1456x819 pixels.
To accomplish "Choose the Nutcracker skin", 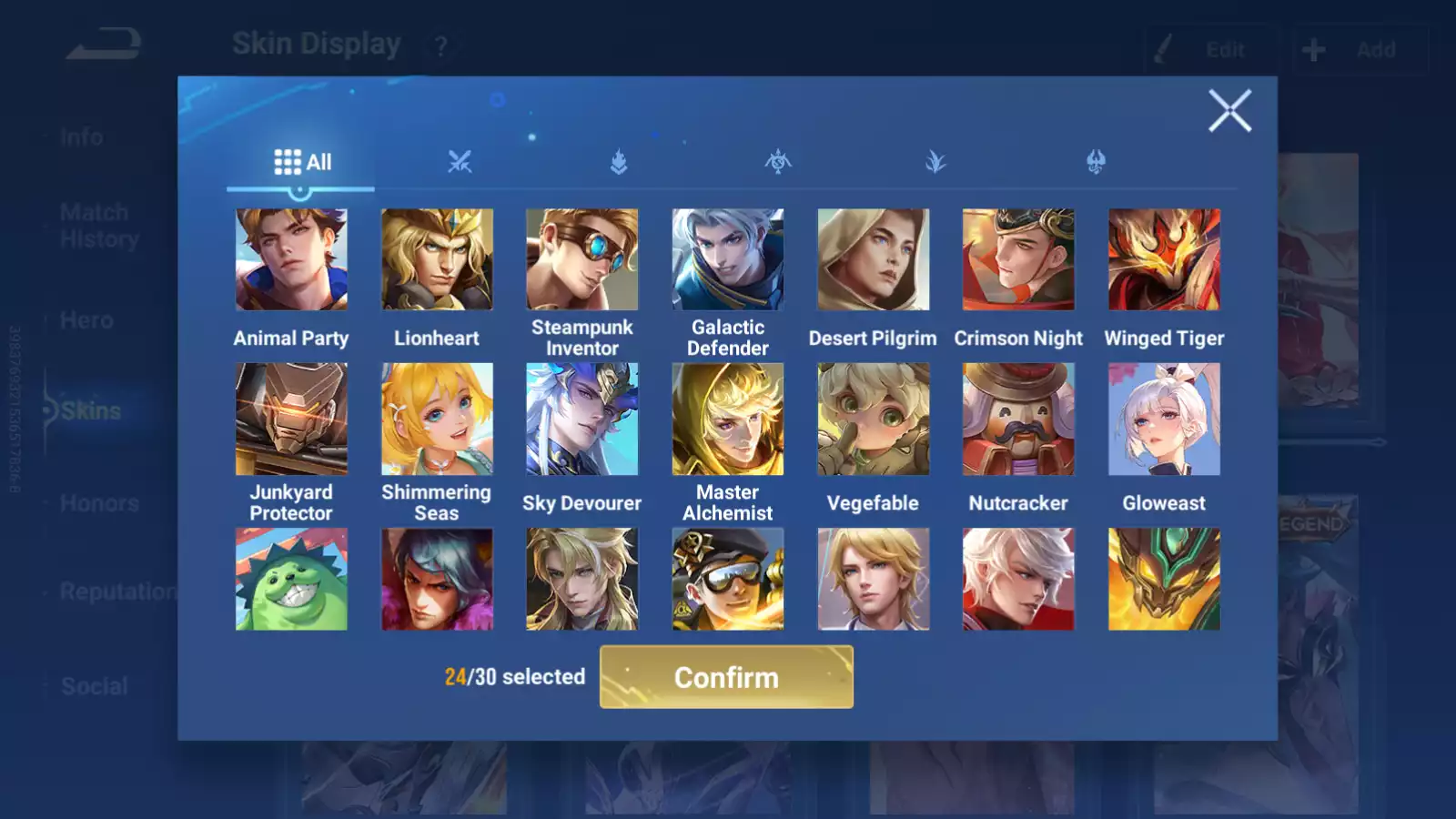I will tap(1018, 420).
